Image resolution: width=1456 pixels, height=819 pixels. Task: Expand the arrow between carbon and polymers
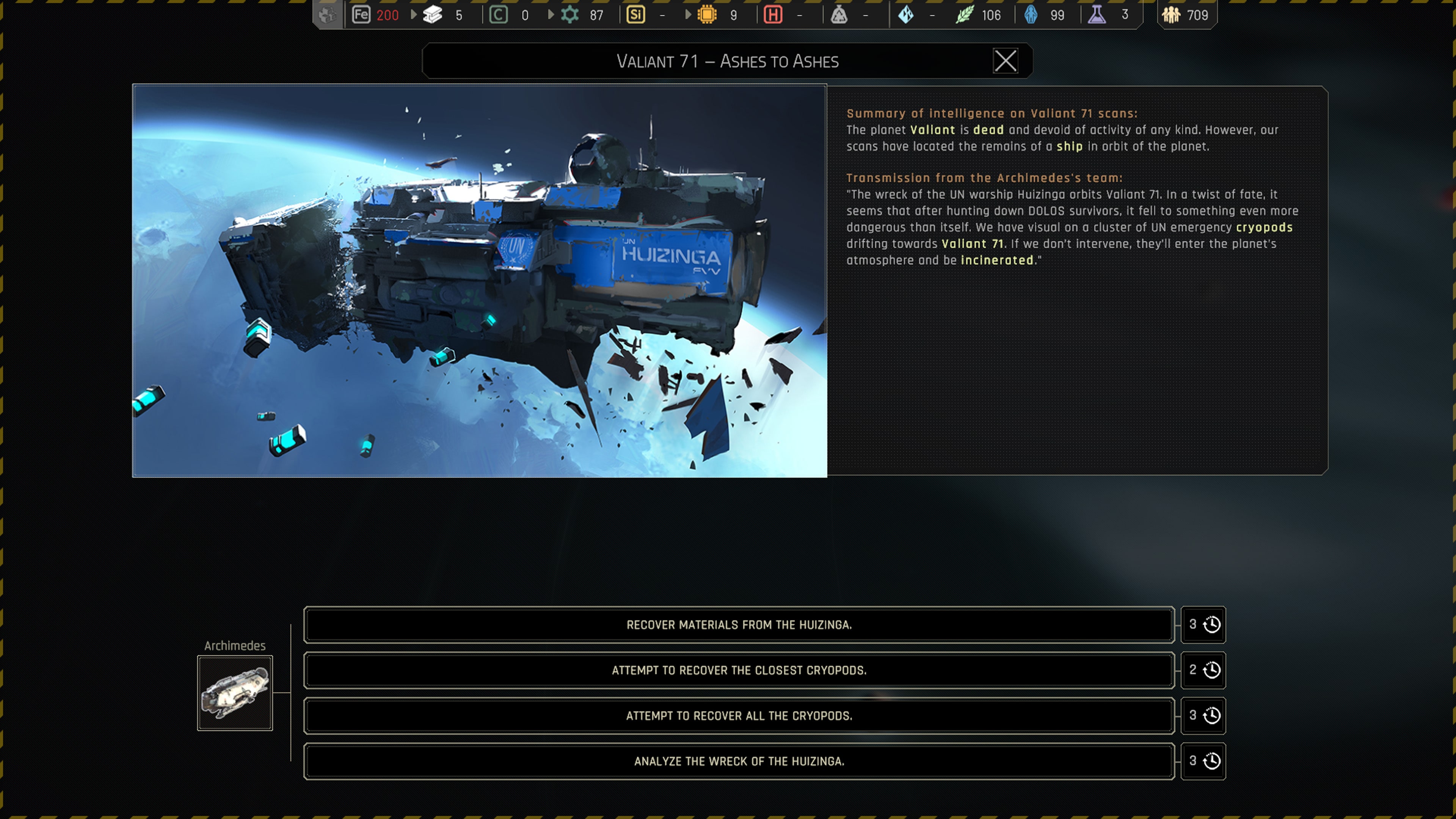[551, 15]
